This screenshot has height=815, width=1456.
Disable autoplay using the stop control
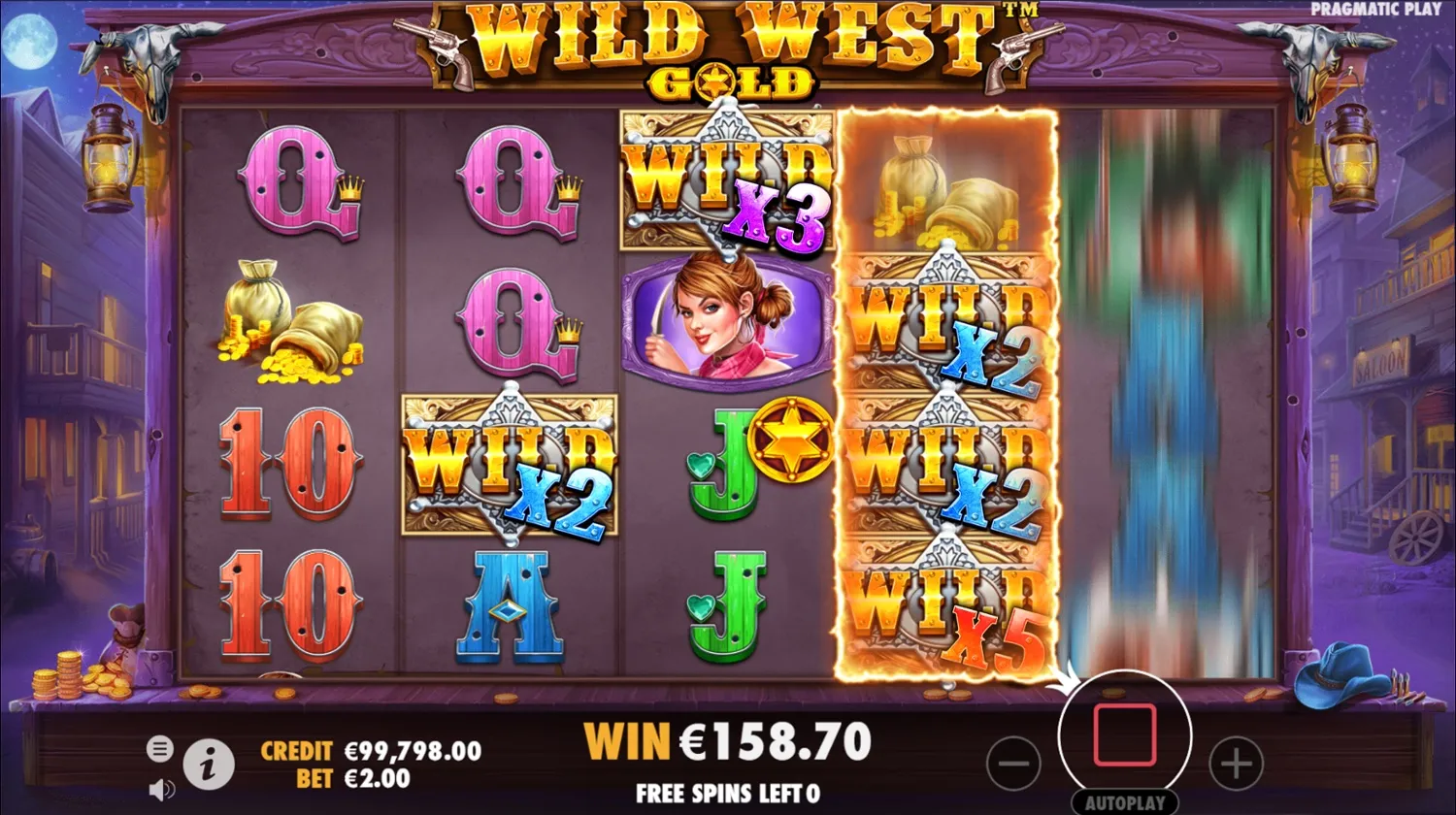(x=1126, y=735)
